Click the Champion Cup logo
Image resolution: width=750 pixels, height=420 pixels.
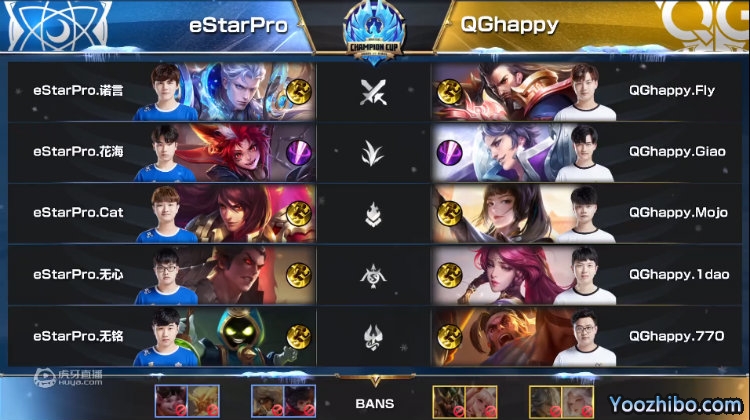pyautogui.click(x=372, y=30)
